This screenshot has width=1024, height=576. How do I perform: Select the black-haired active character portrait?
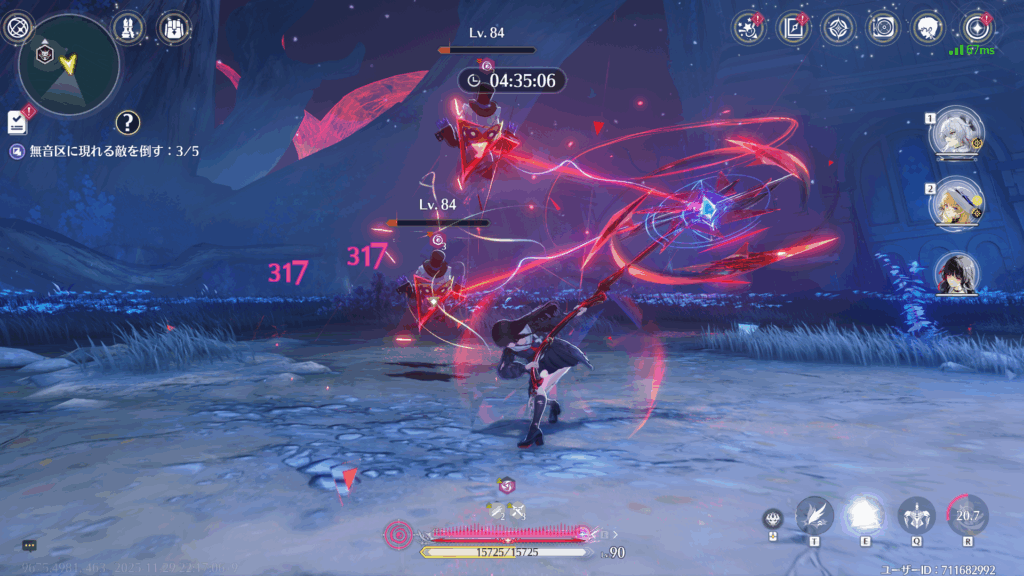point(958,275)
